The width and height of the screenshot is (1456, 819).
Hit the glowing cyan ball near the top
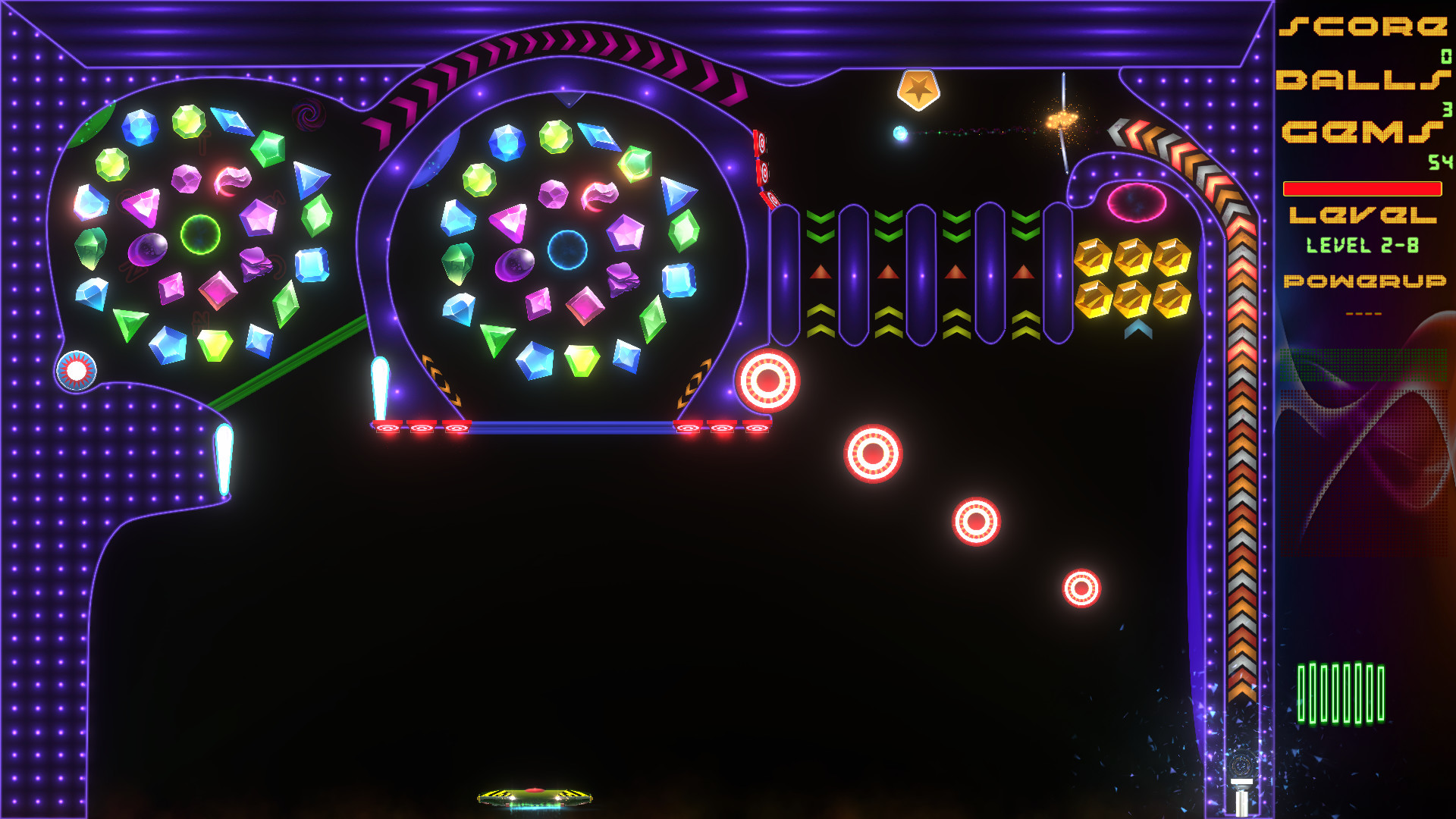[x=902, y=131]
